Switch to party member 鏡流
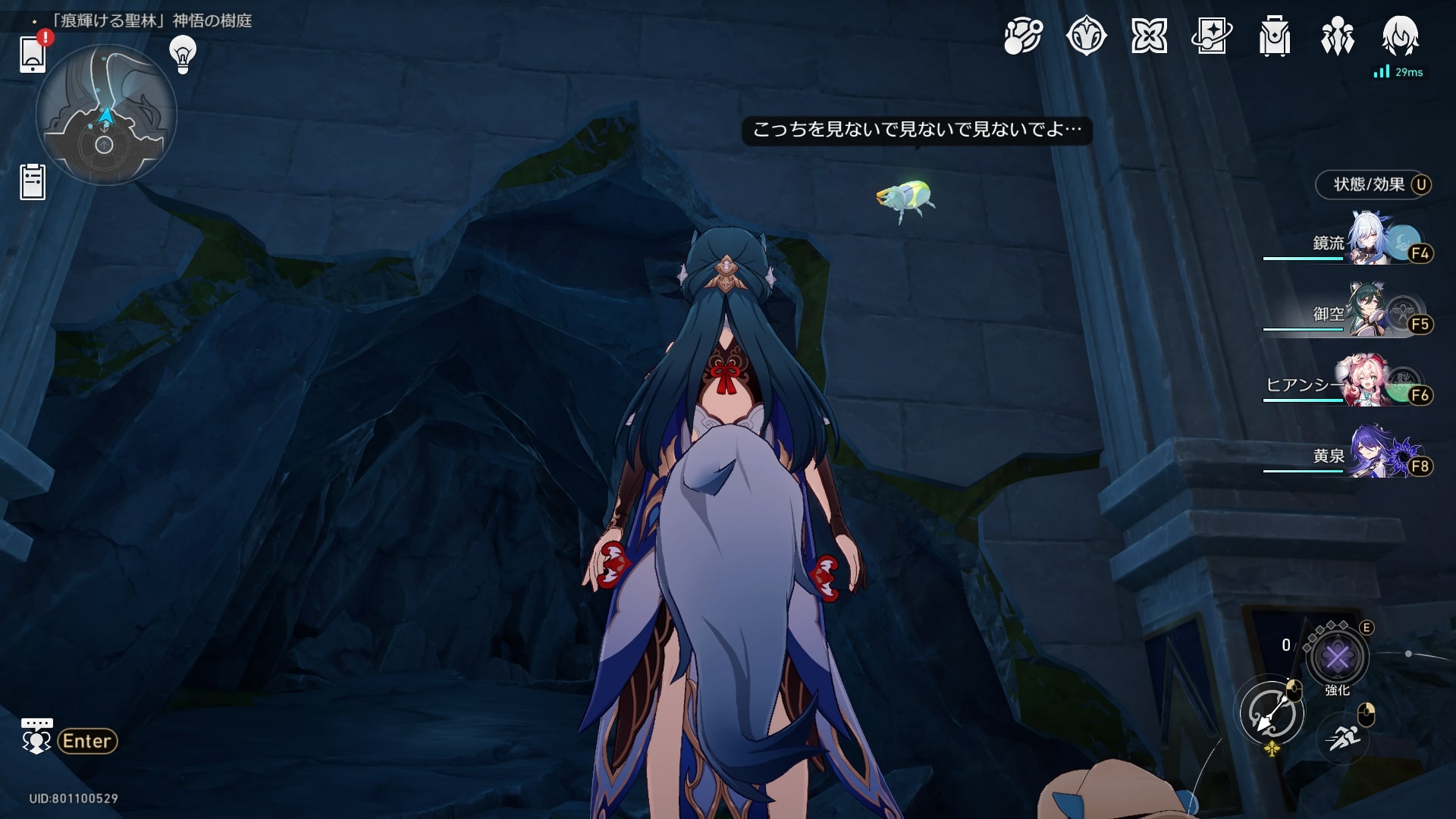 click(1373, 240)
